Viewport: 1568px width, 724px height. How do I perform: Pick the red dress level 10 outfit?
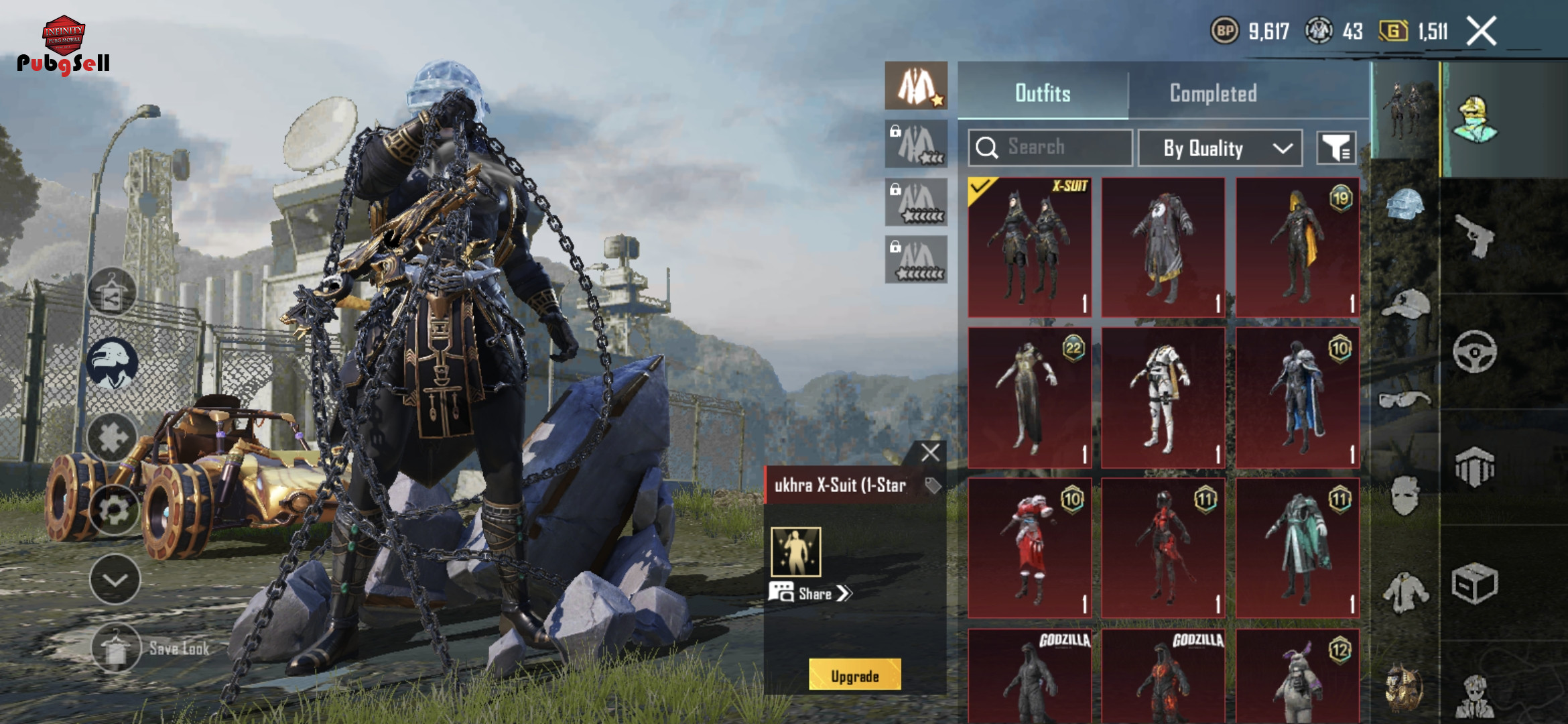point(1030,548)
